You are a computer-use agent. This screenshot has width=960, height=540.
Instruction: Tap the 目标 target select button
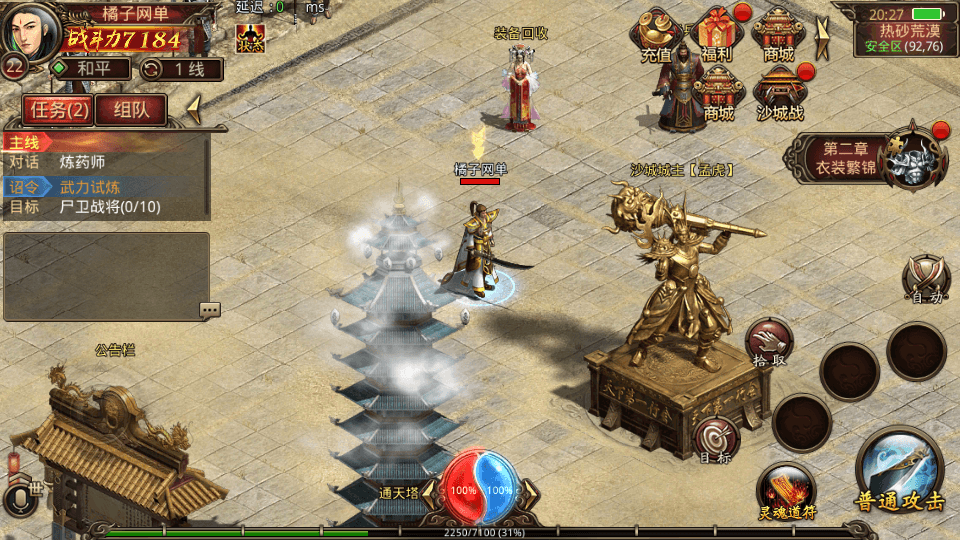pyautogui.click(x=716, y=439)
